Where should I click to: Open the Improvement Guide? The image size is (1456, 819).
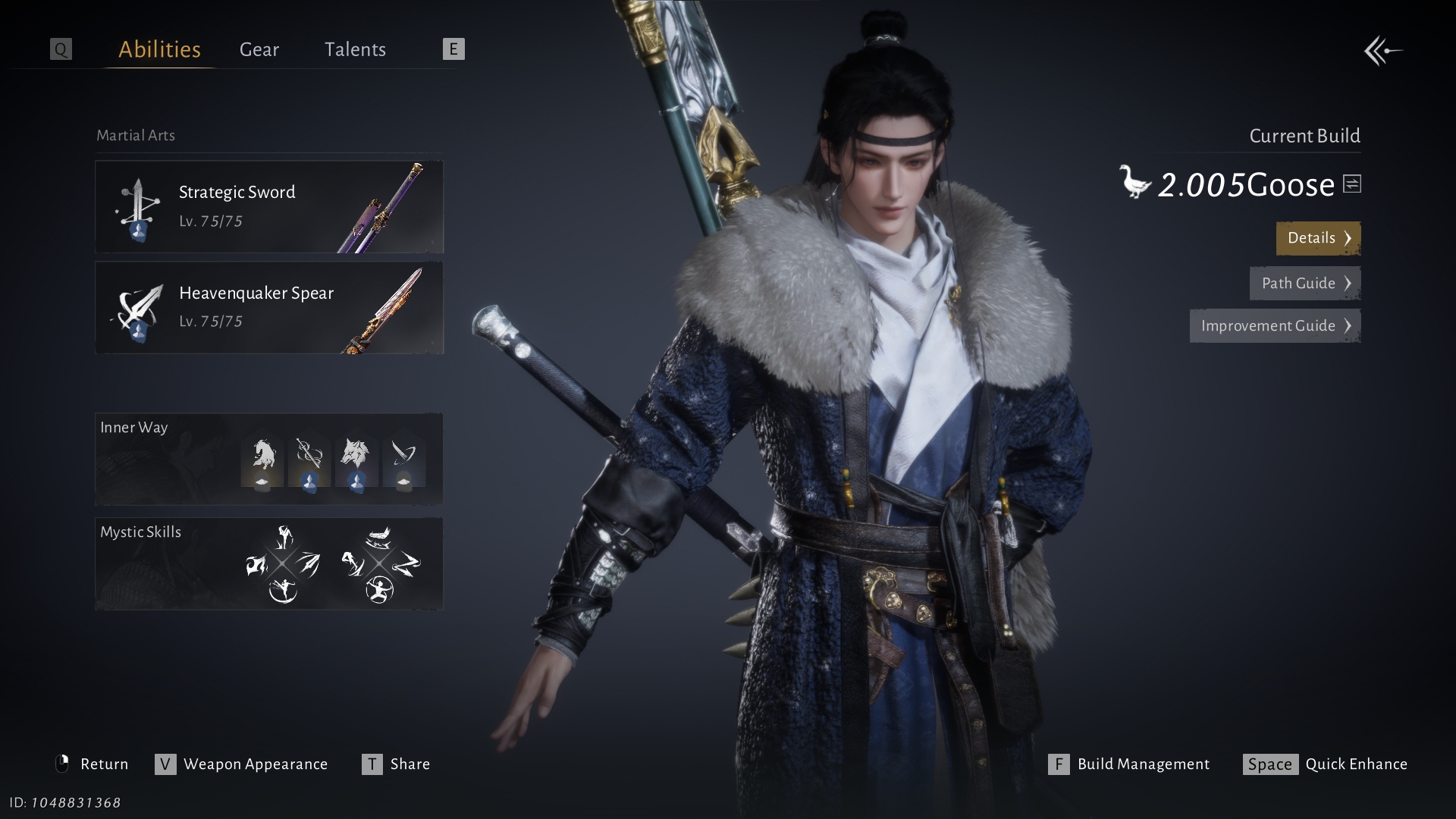1275,326
